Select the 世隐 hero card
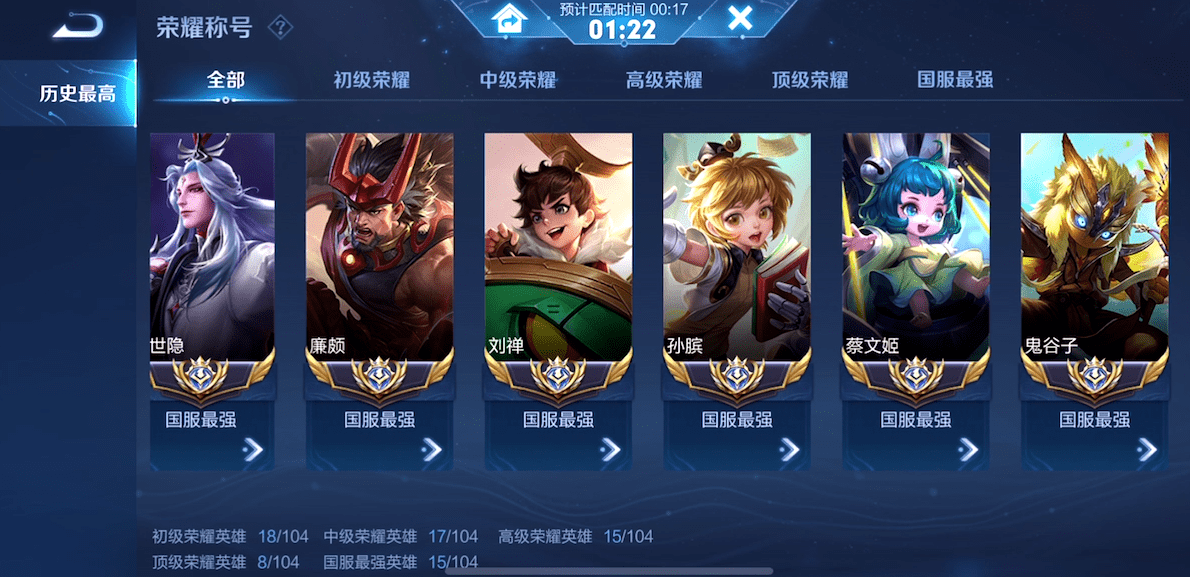 (212, 250)
